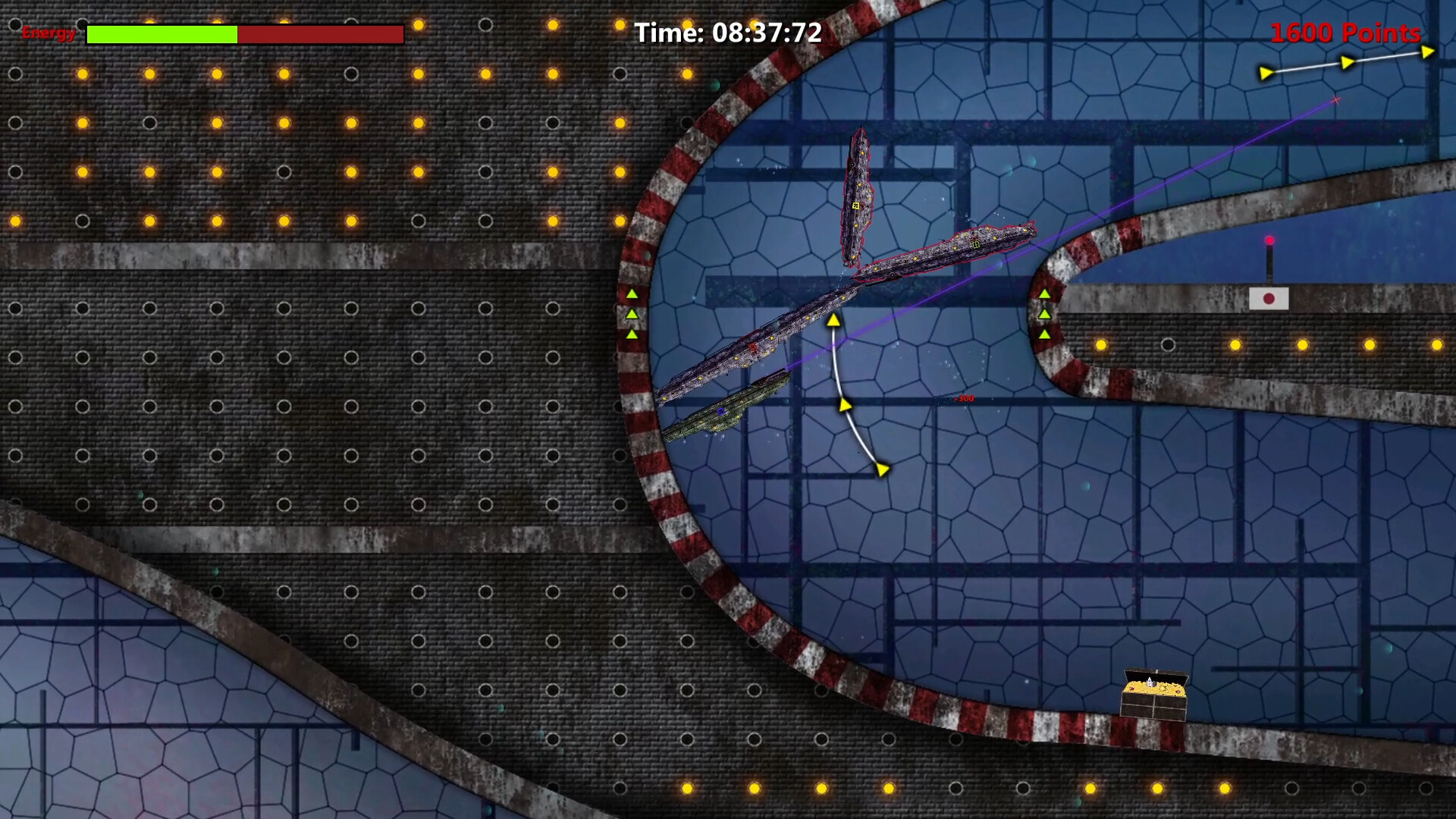Toggle the bottom green arrow on the left barrier

tap(632, 332)
